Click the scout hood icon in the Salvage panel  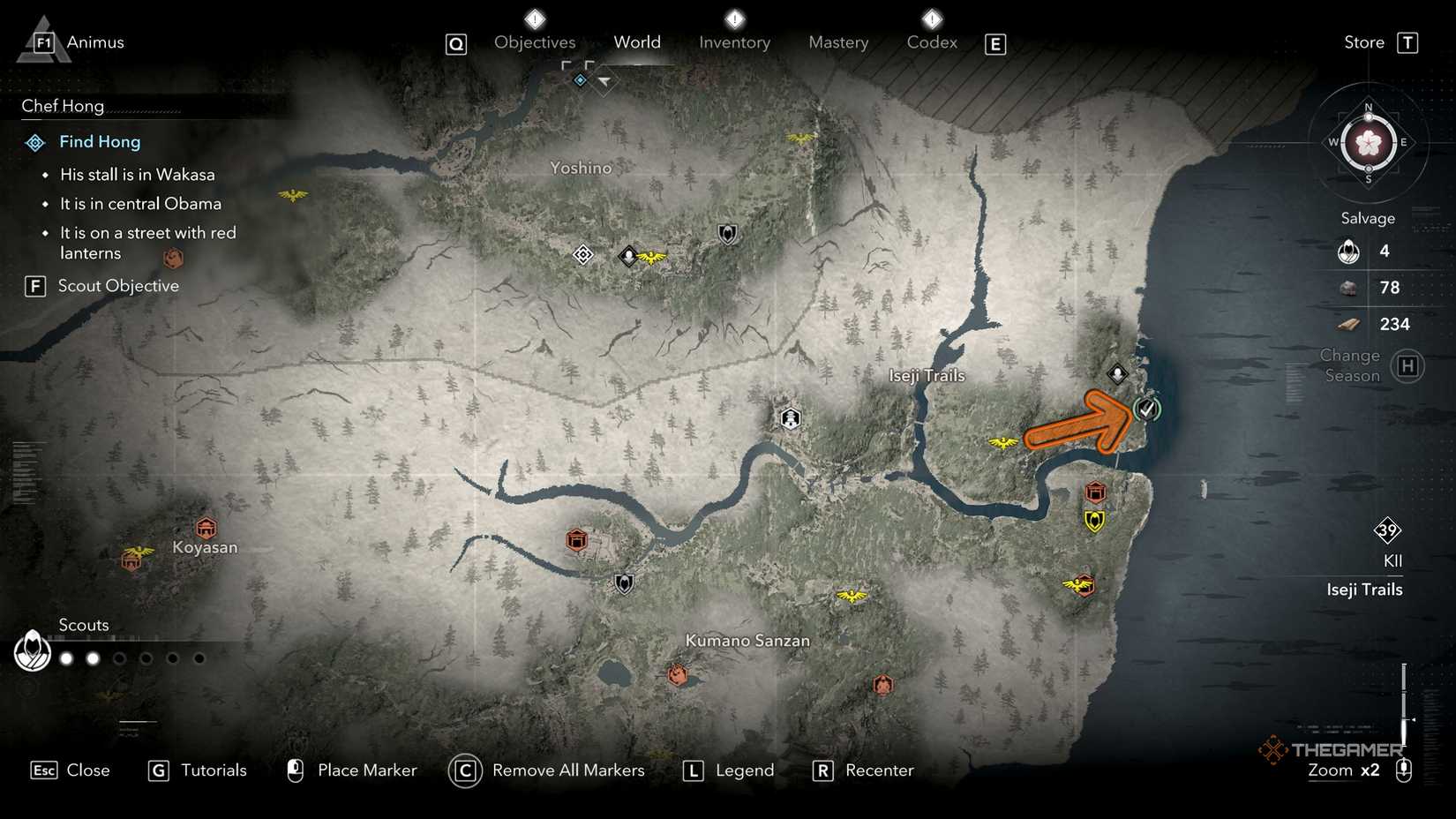[x=1348, y=251]
